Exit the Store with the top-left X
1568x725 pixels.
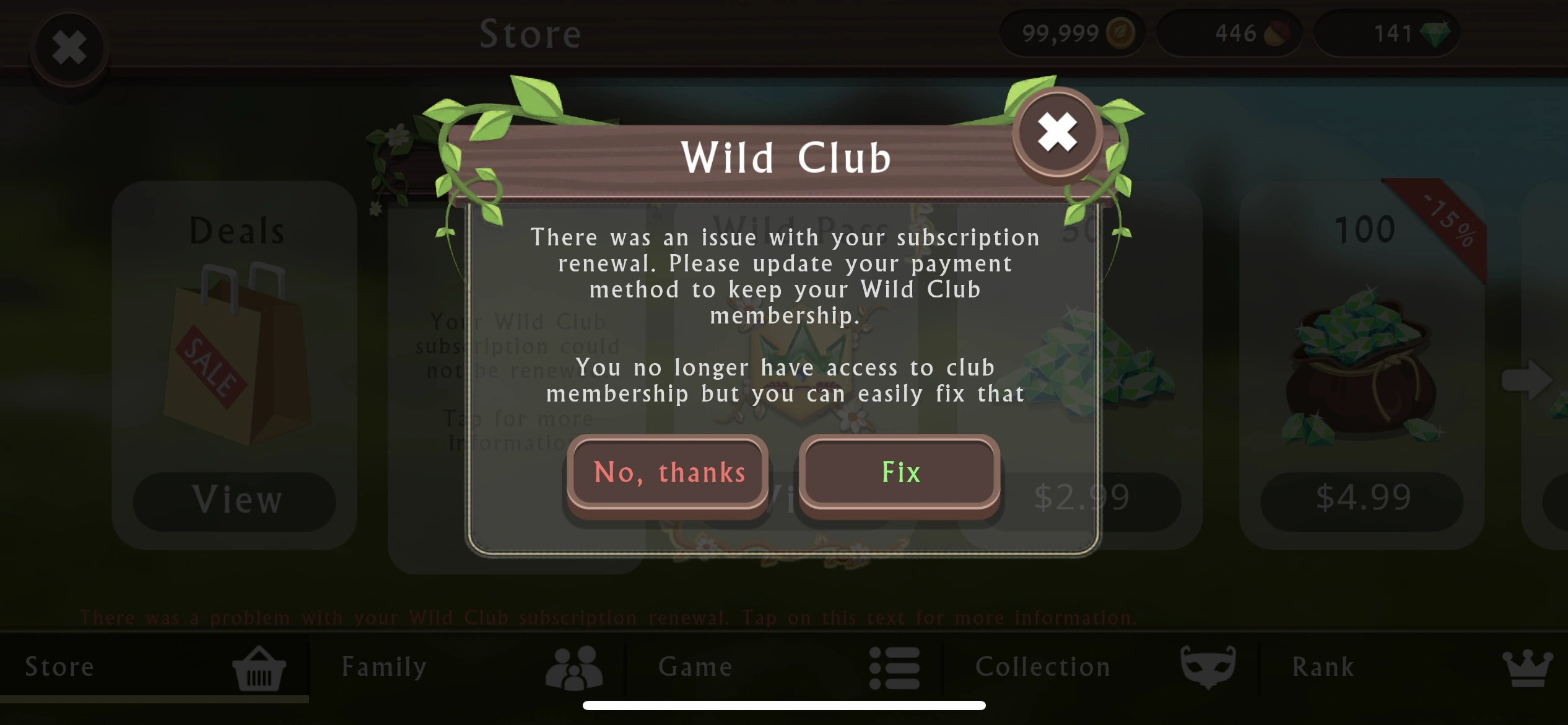point(69,47)
